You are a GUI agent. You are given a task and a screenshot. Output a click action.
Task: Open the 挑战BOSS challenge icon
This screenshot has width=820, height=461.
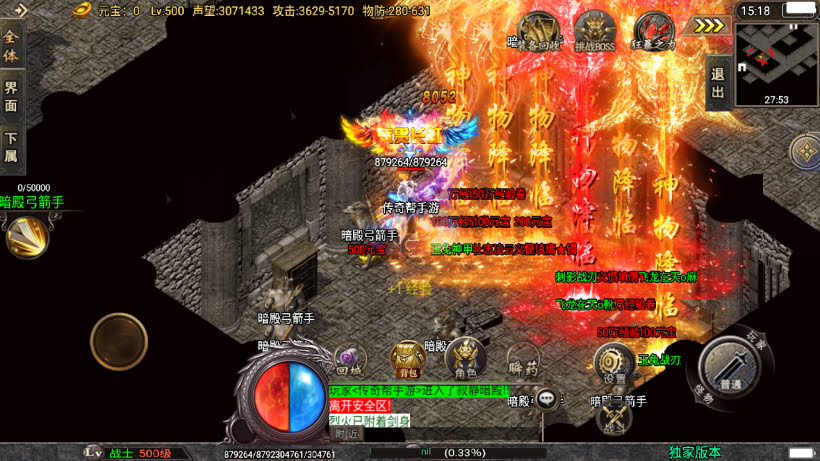[x=596, y=30]
